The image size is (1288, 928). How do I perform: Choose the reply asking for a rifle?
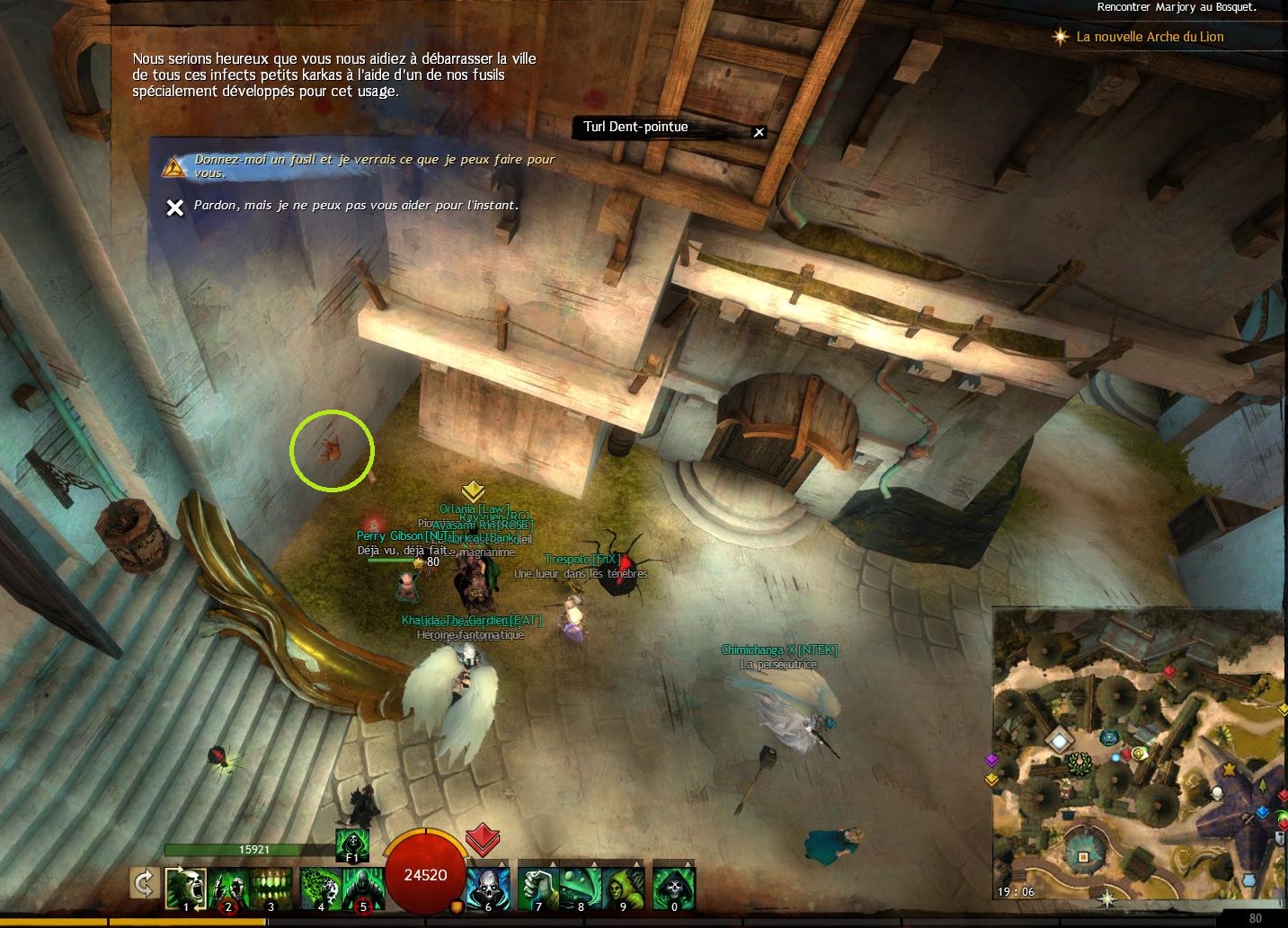373,165
